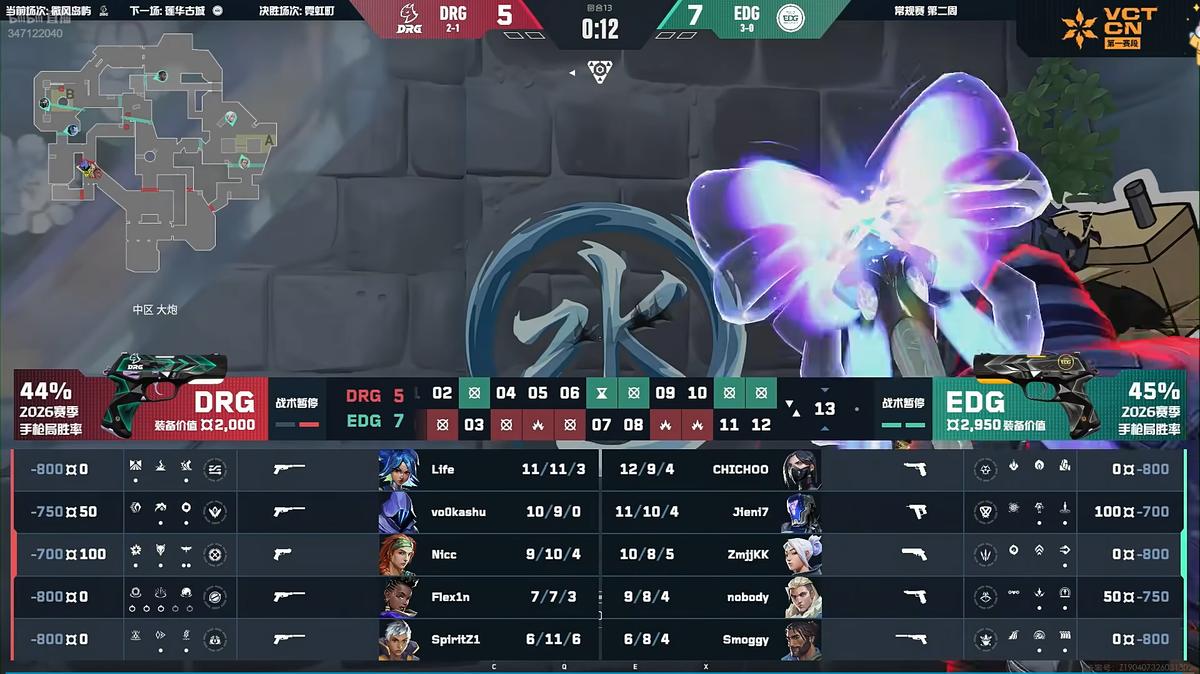Select round 07 in the round timeline

[x=601, y=425]
